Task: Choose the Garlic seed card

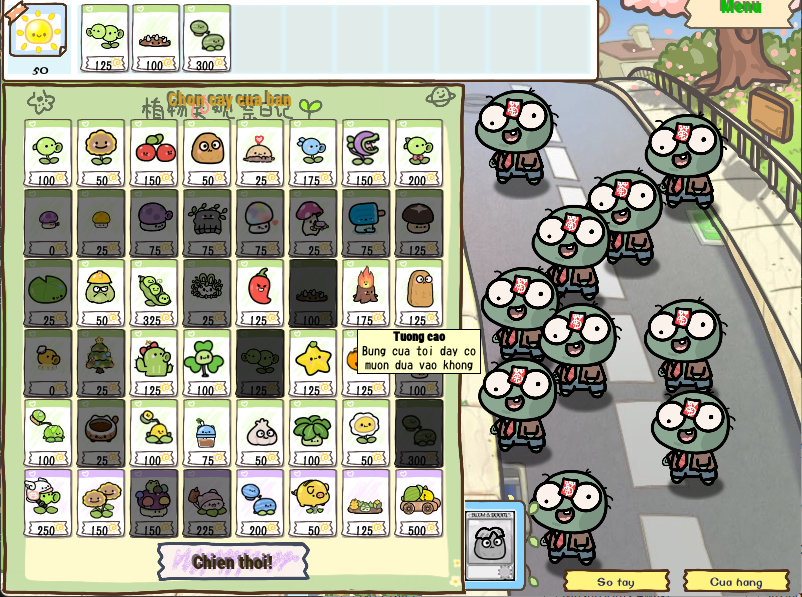Action: click(x=260, y=433)
